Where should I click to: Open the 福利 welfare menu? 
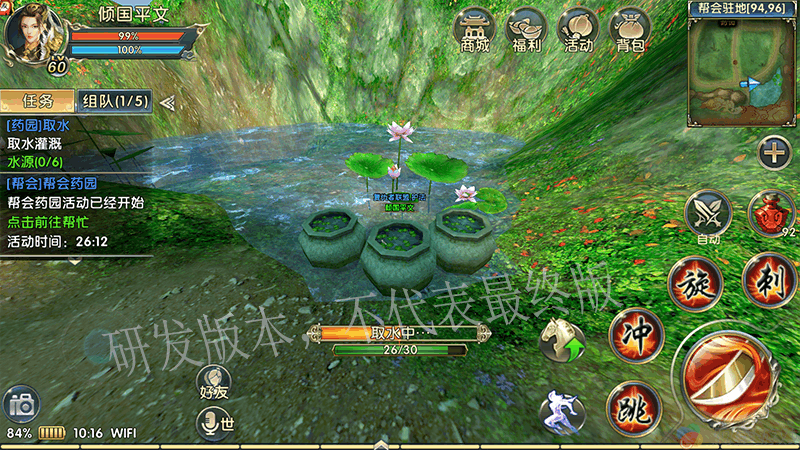click(526, 30)
